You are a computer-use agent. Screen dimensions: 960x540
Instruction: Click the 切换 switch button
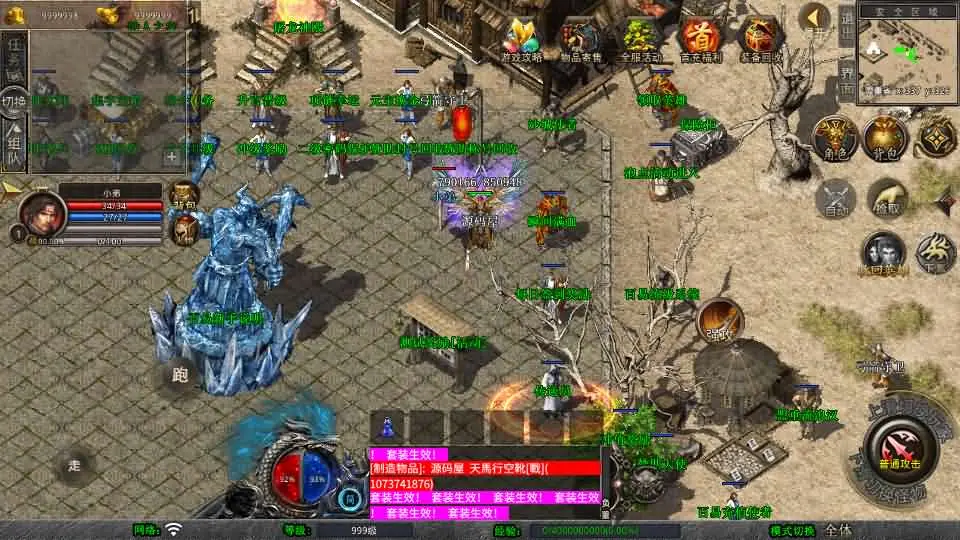tap(14, 100)
